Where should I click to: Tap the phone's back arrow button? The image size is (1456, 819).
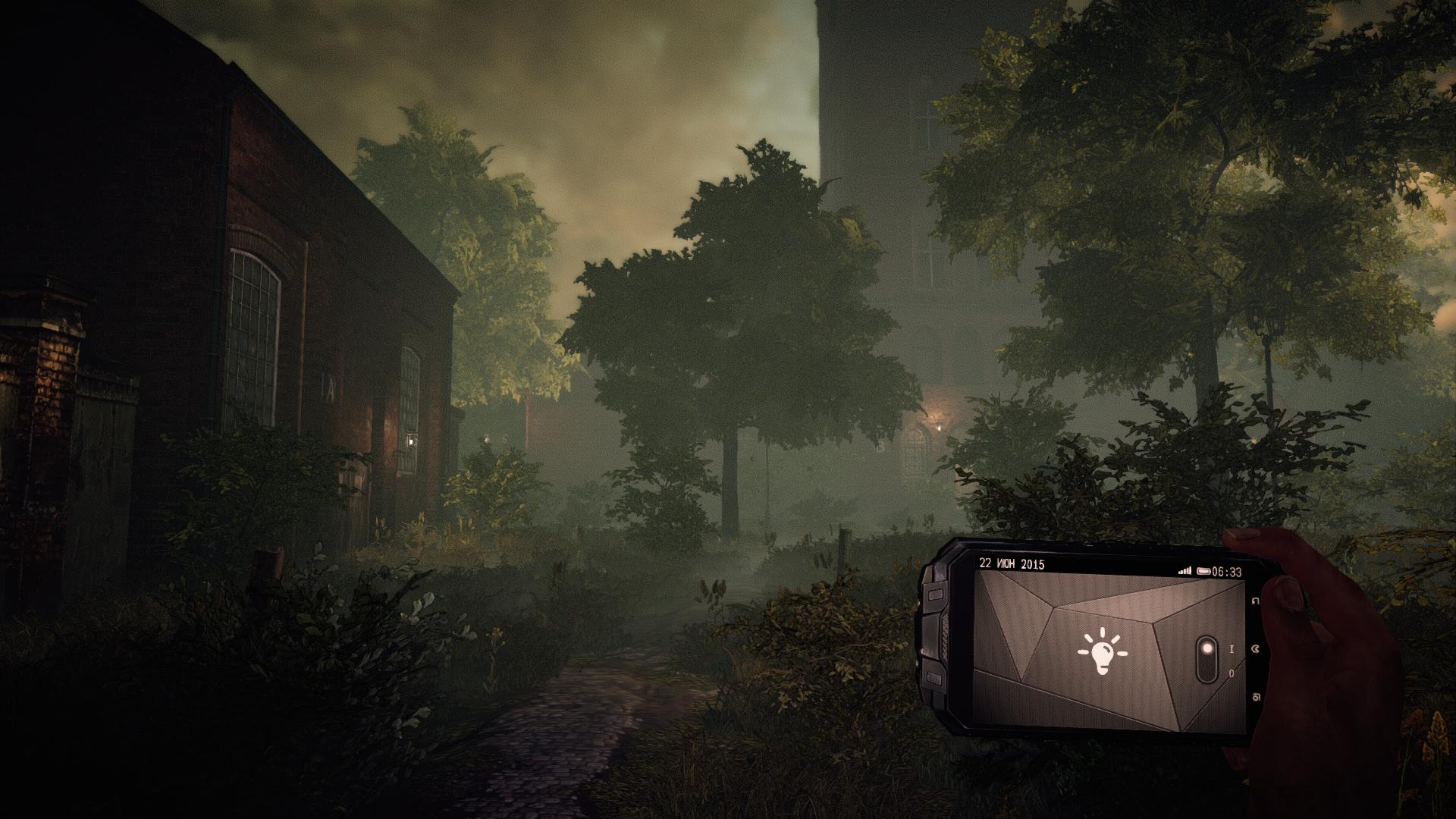tap(1256, 602)
